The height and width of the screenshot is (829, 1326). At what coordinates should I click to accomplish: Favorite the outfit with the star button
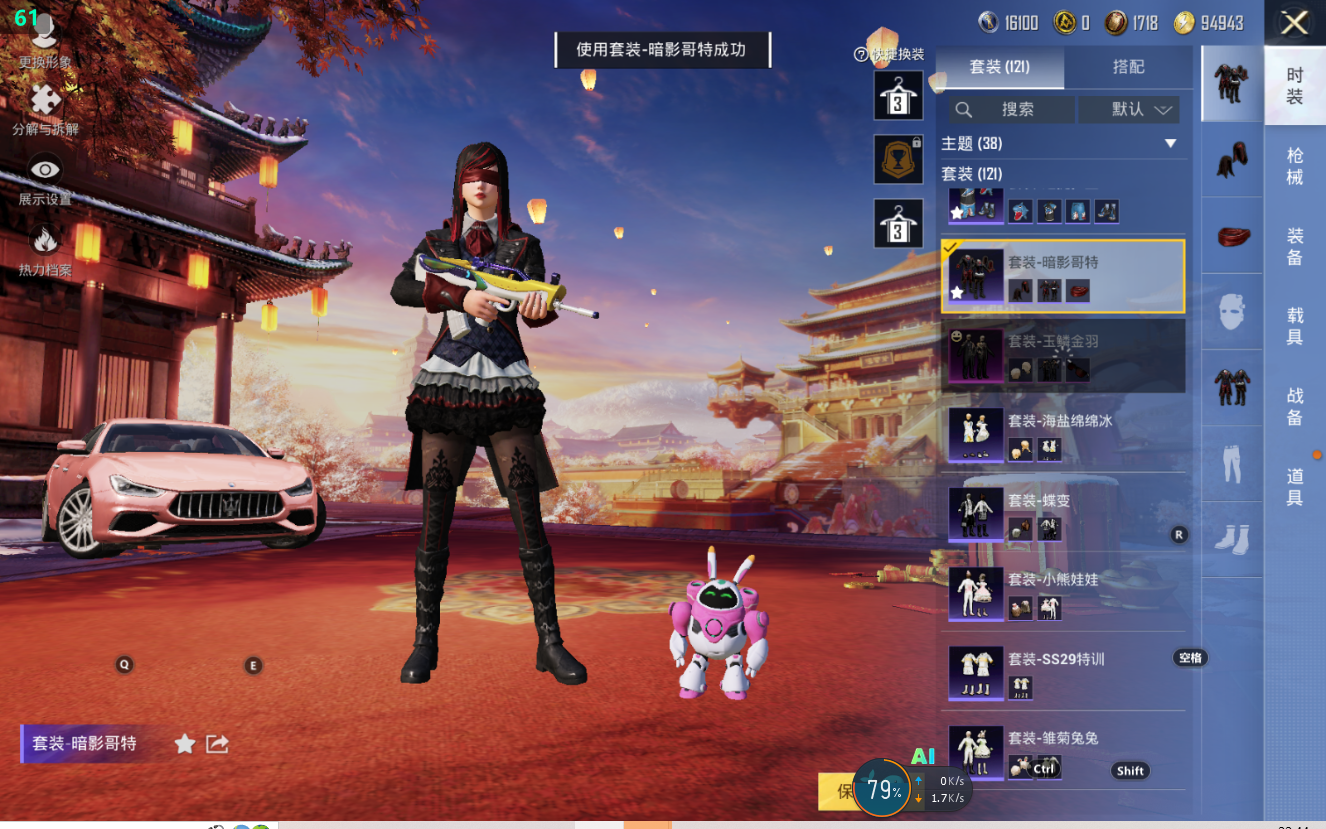[185, 743]
